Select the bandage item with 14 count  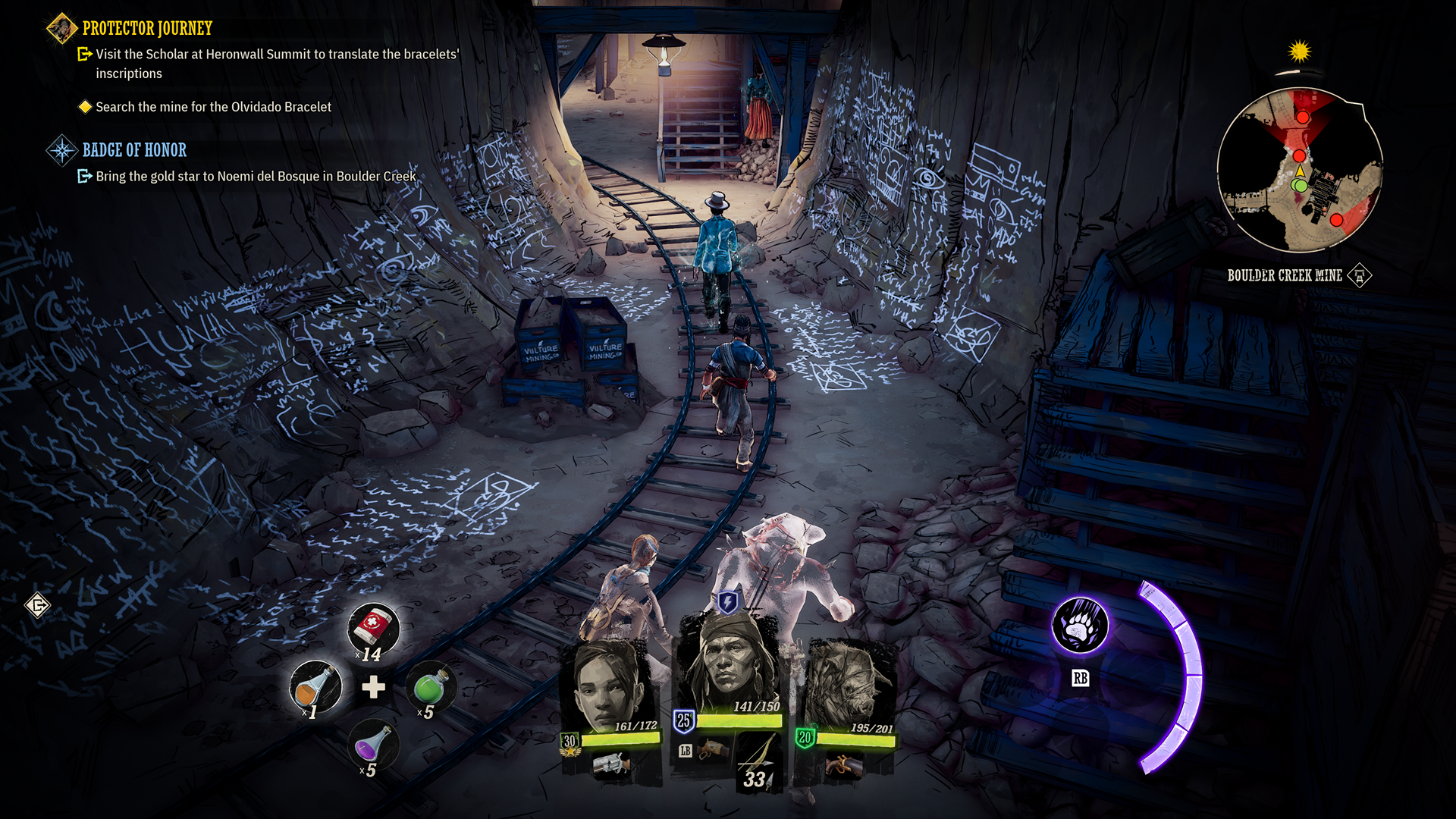click(x=373, y=629)
